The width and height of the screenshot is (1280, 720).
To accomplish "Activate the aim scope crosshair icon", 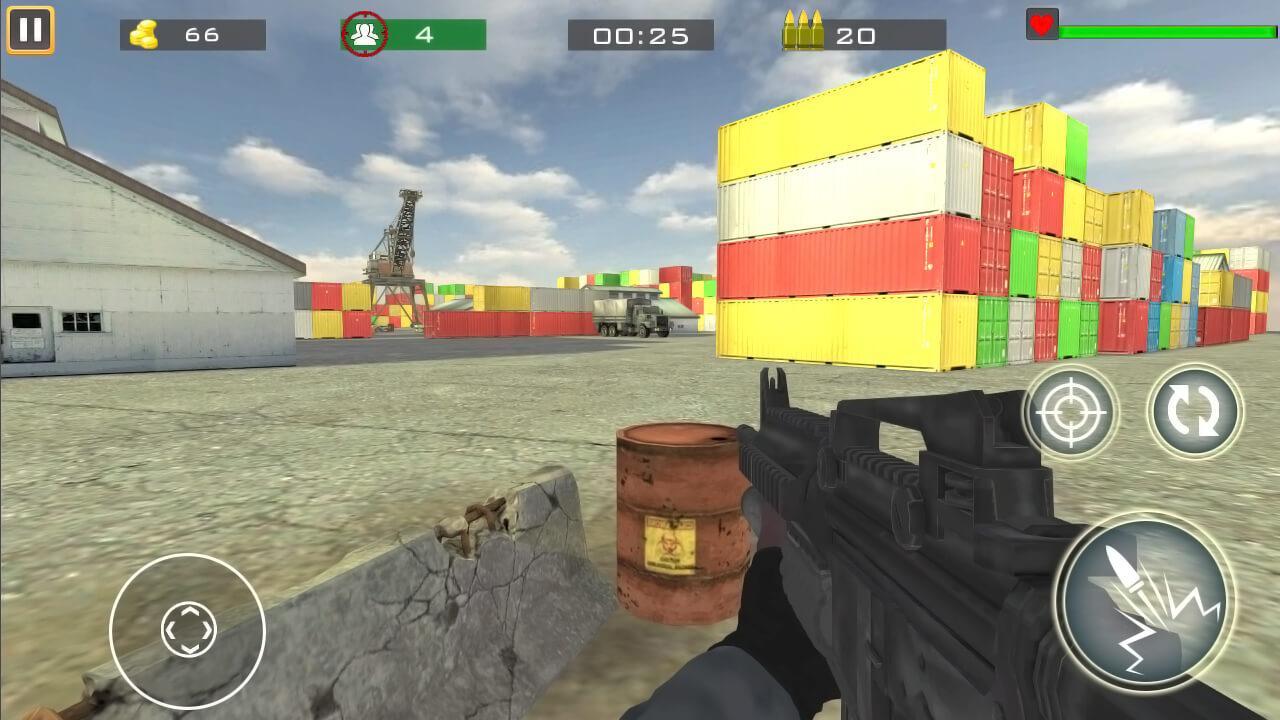I will pyautogui.click(x=1069, y=410).
